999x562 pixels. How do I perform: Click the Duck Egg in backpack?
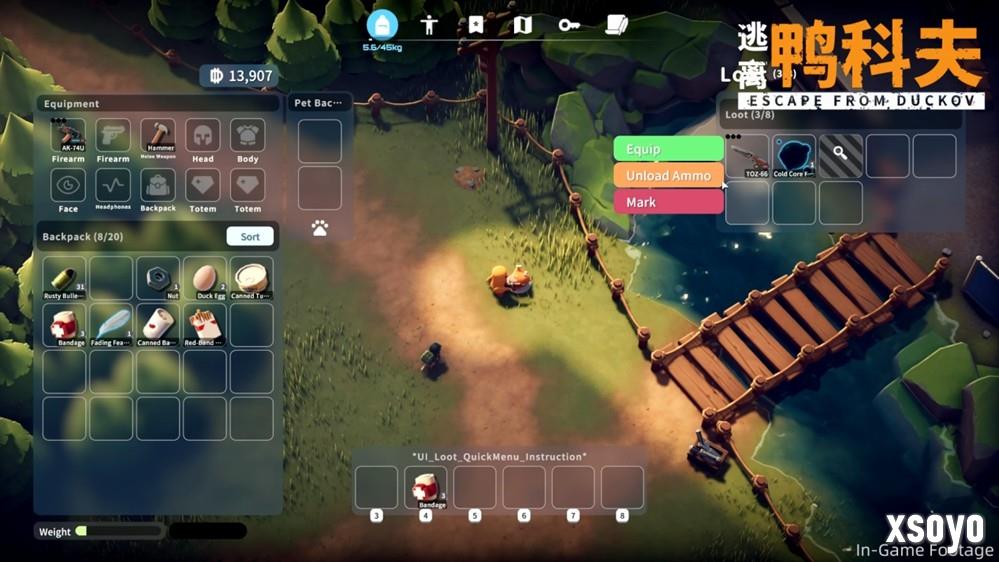pyautogui.click(x=204, y=278)
